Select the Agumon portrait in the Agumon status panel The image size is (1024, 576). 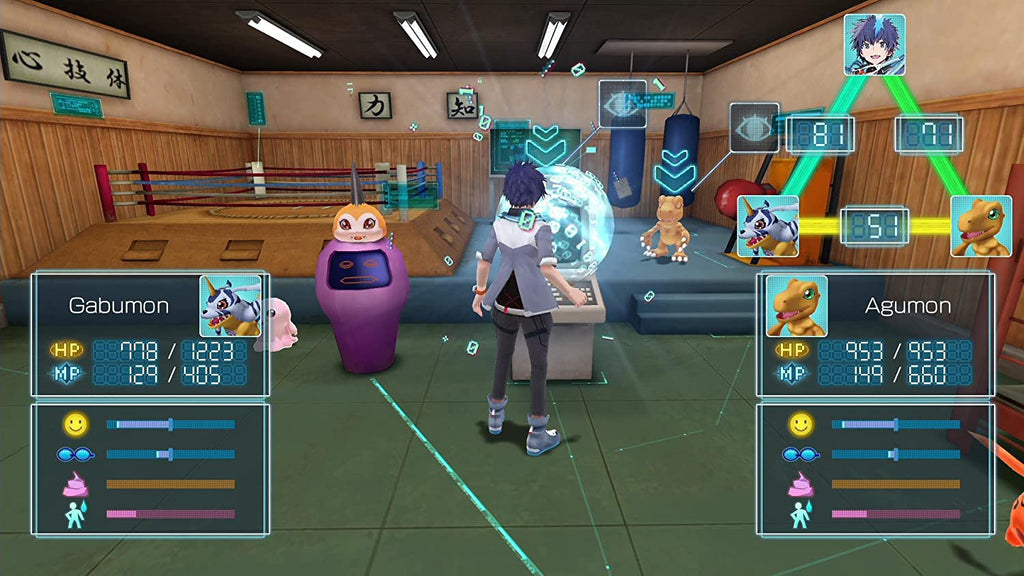coord(796,306)
